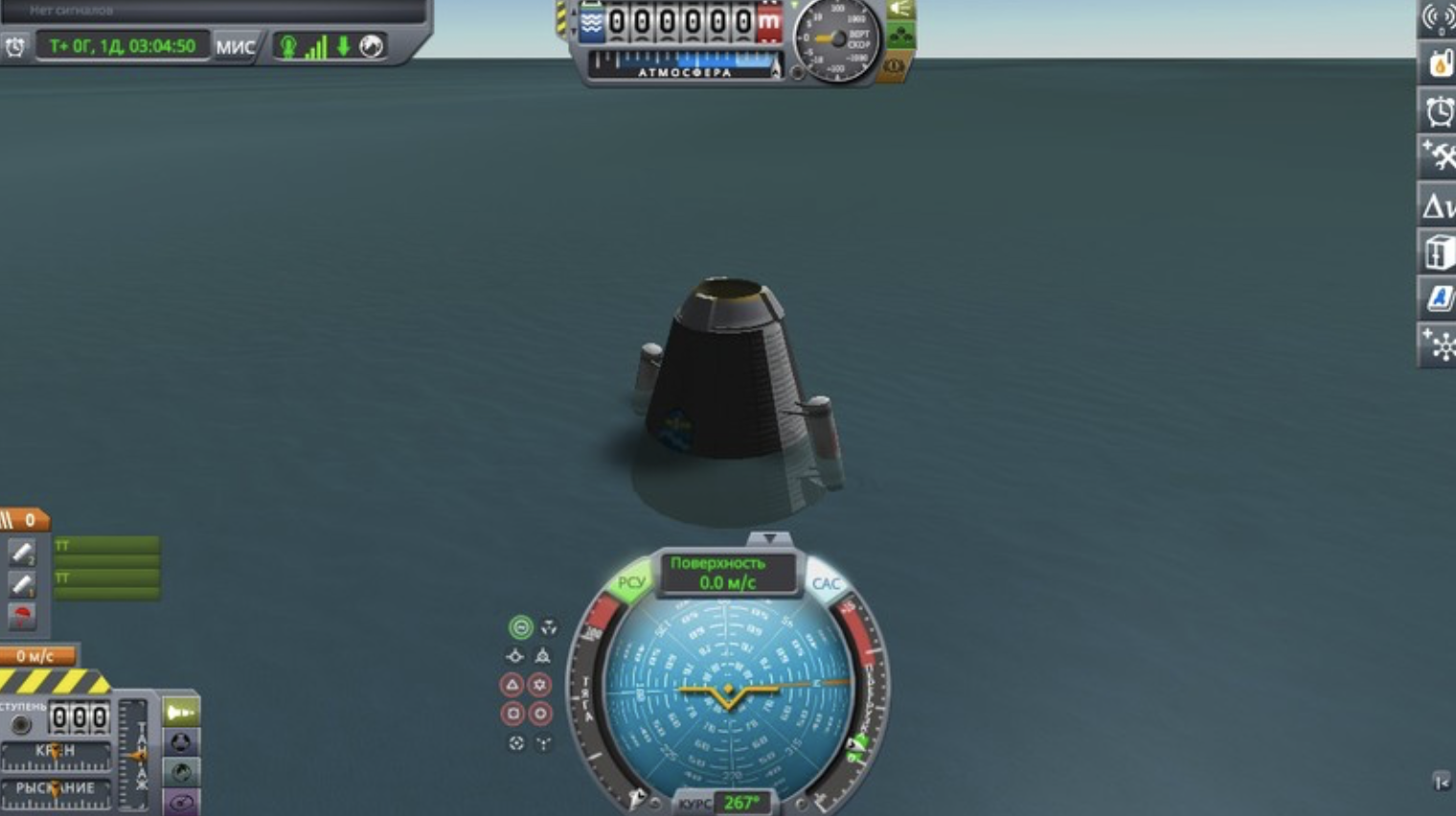This screenshot has width=1456, height=816.
Task: Open the molecule plus toolbar app
Action: 1439,345
